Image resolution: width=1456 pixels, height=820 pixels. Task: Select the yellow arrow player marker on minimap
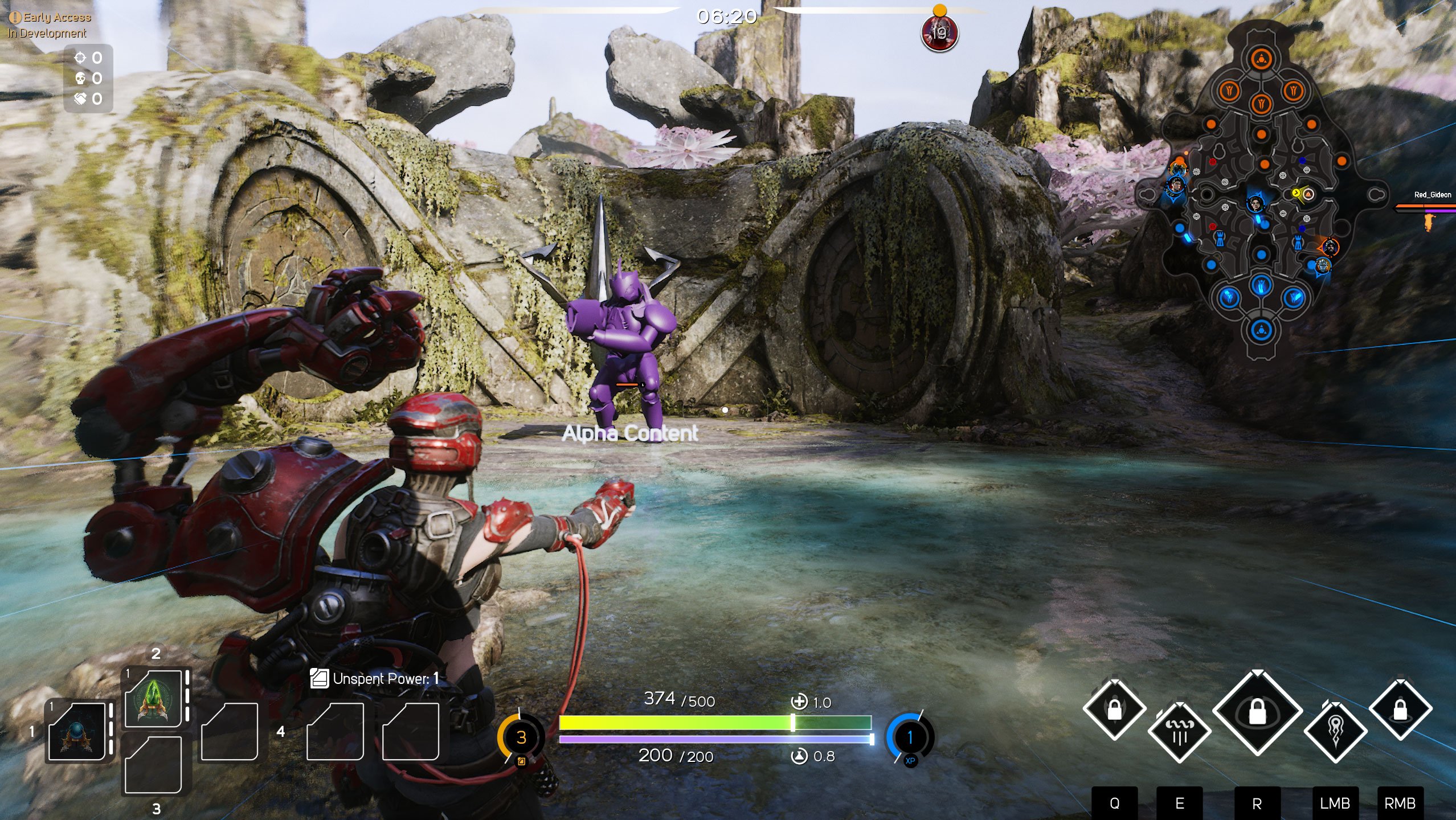point(1296,194)
